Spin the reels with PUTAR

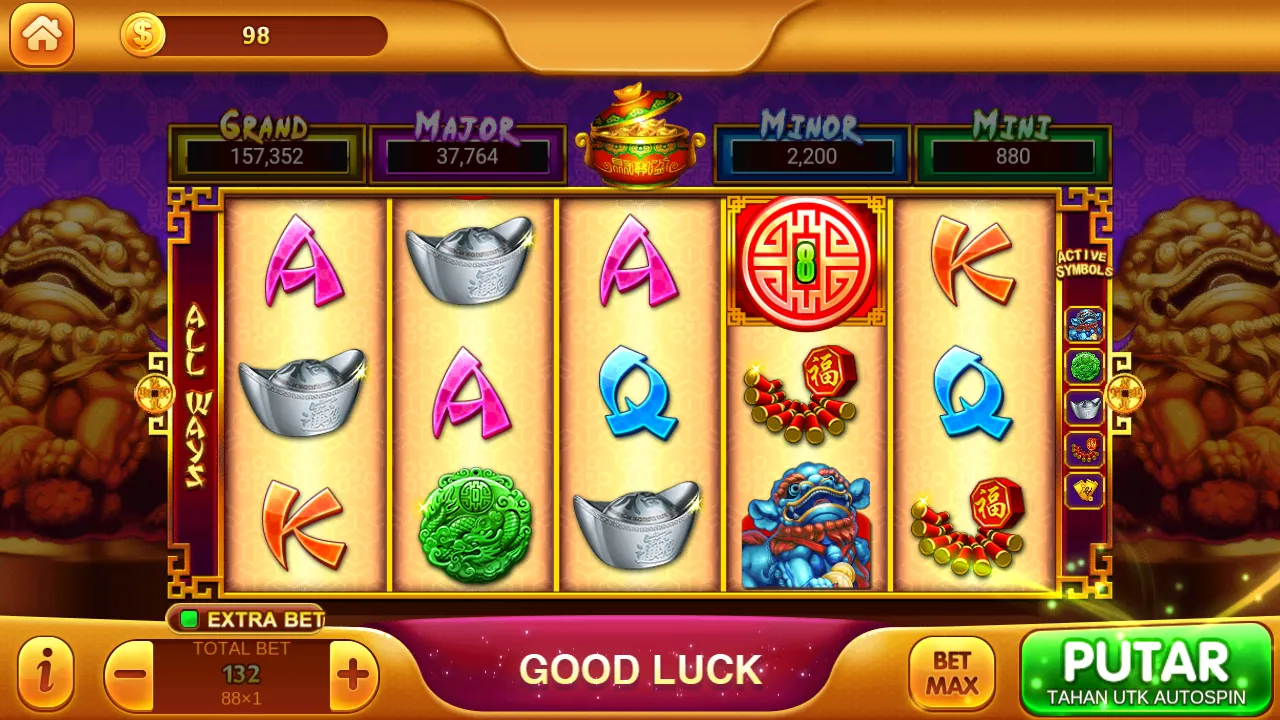(x=1145, y=670)
